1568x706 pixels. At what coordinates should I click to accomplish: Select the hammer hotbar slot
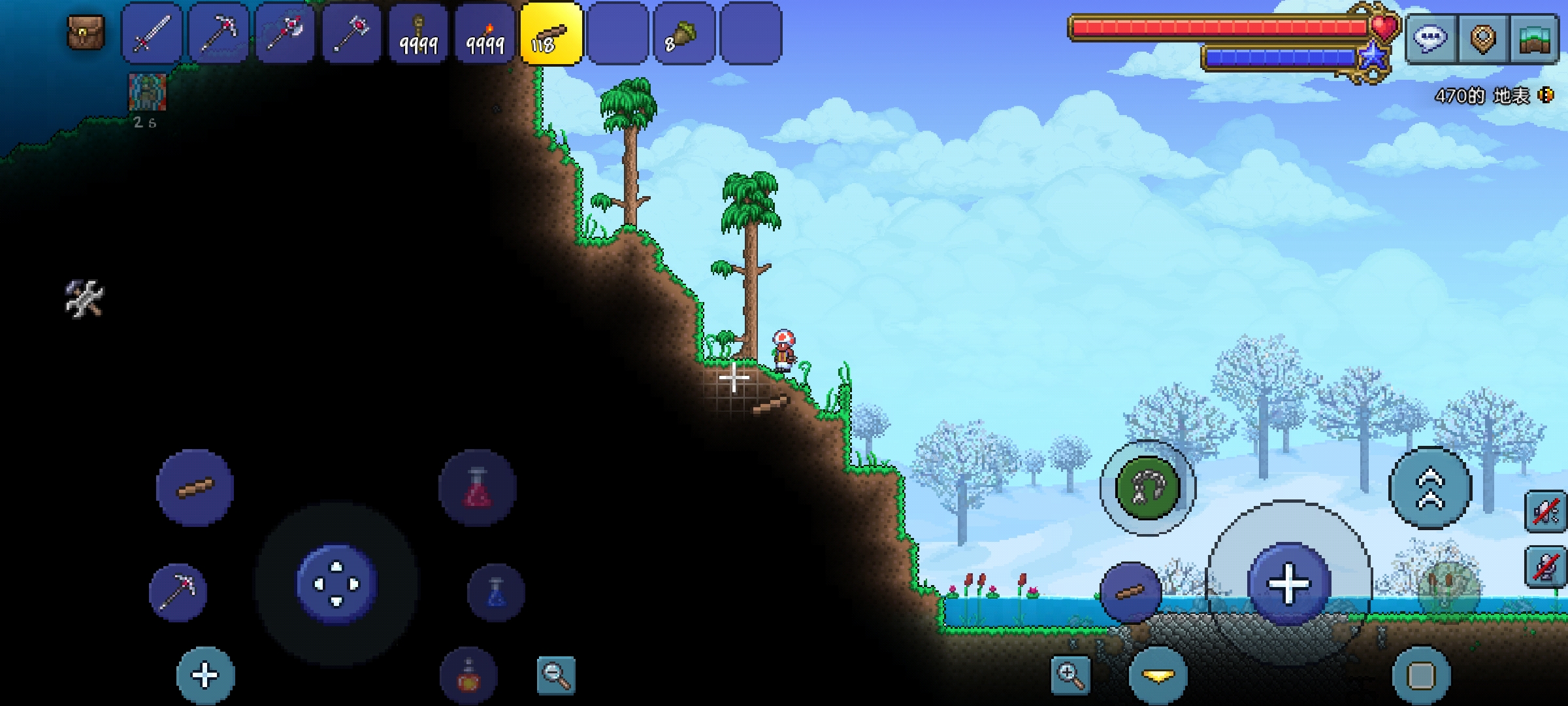tap(352, 33)
